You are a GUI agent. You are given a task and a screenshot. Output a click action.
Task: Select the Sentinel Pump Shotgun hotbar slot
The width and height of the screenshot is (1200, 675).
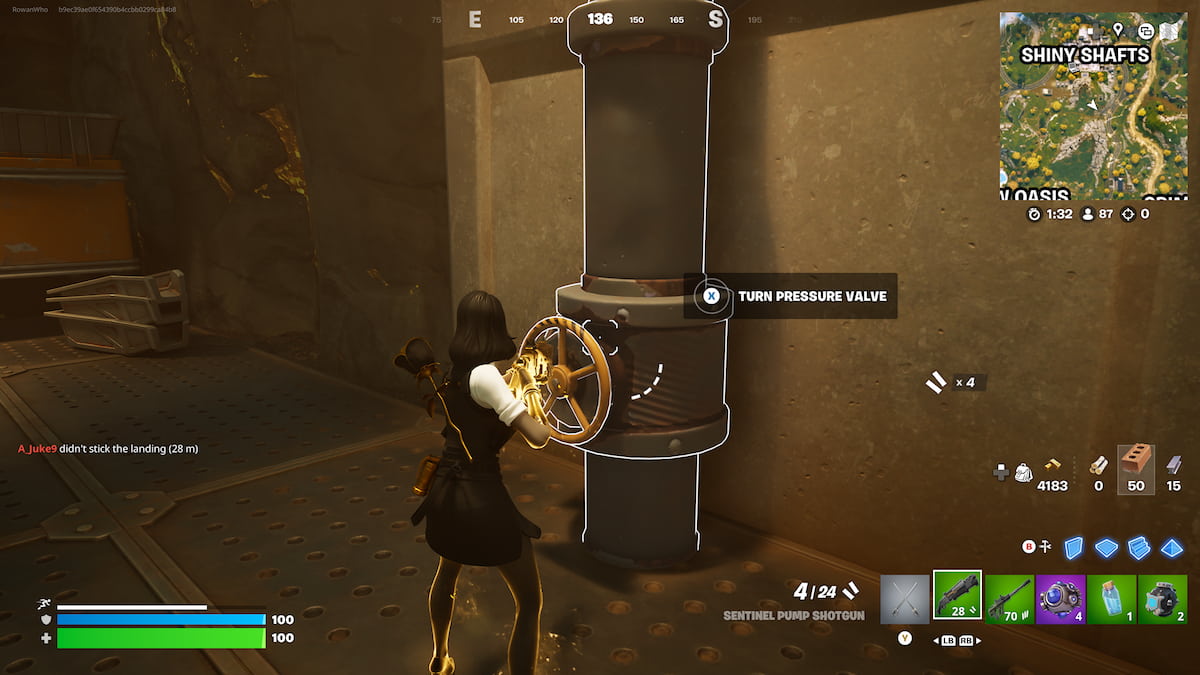(957, 596)
